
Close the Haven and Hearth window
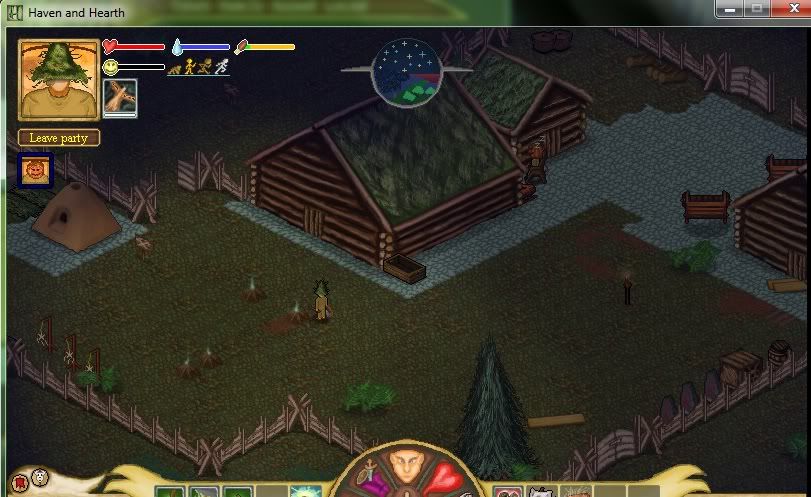pos(789,9)
